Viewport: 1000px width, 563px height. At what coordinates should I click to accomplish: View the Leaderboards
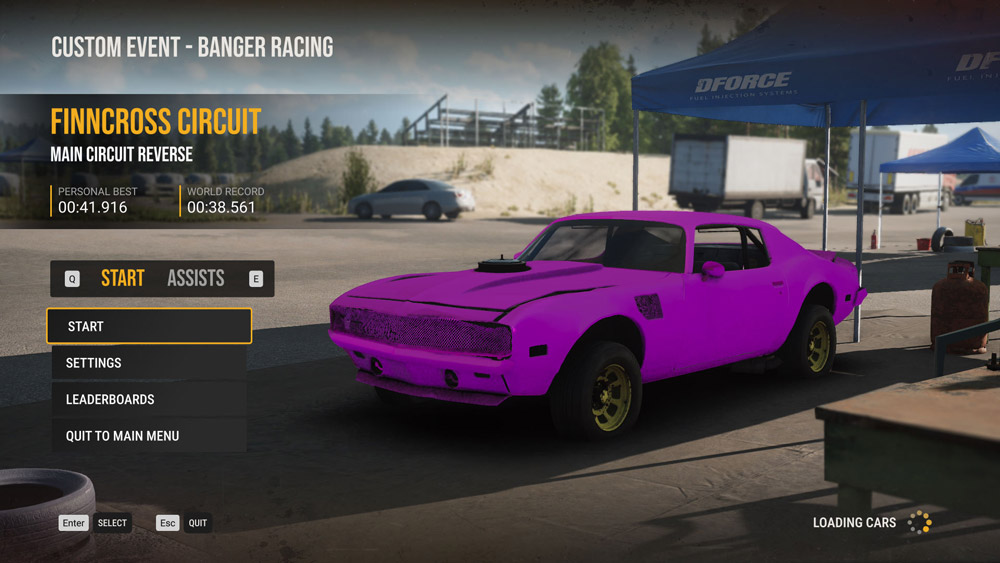pos(148,399)
